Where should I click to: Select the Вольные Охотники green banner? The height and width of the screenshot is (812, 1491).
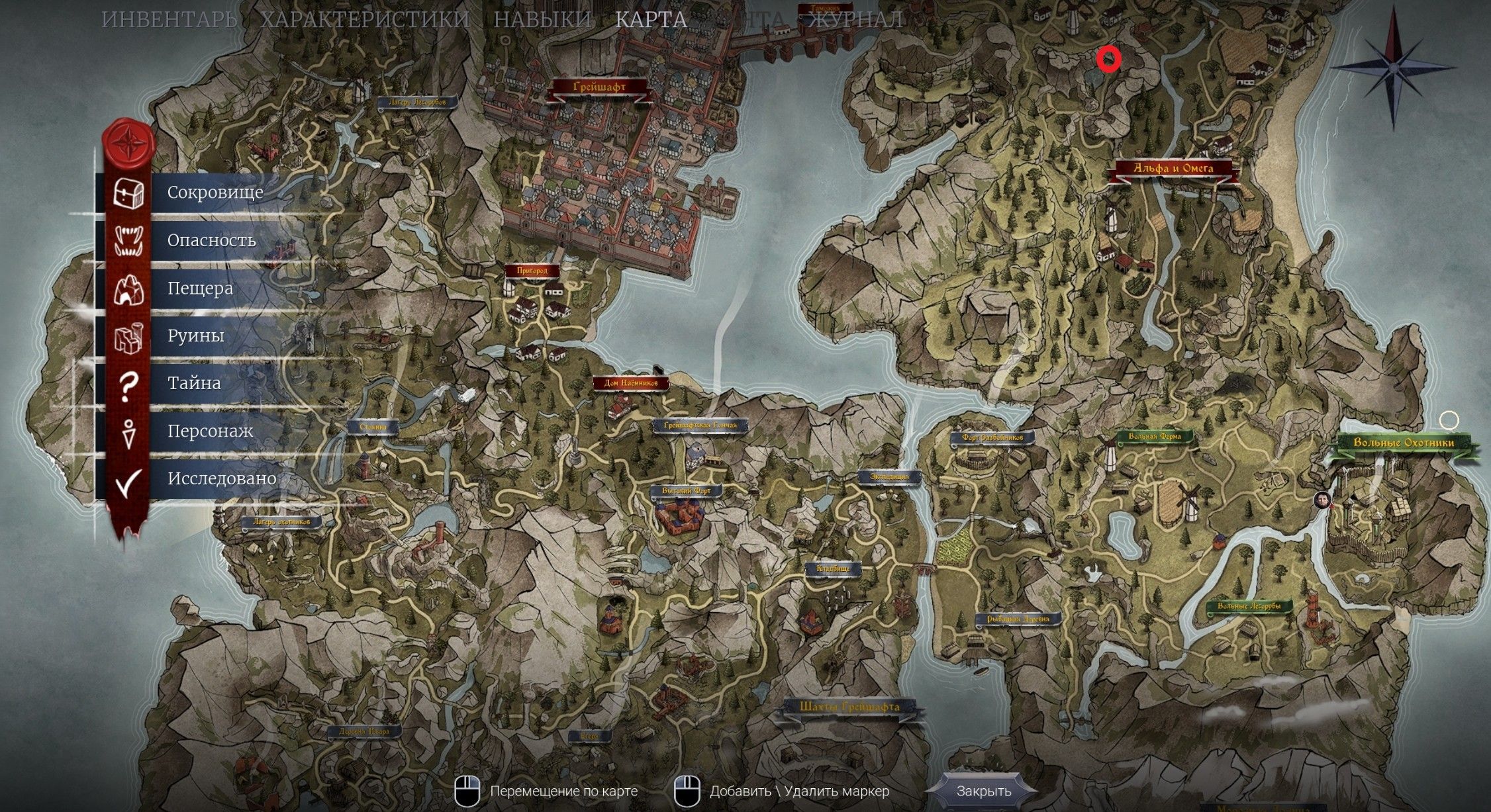tap(1403, 443)
